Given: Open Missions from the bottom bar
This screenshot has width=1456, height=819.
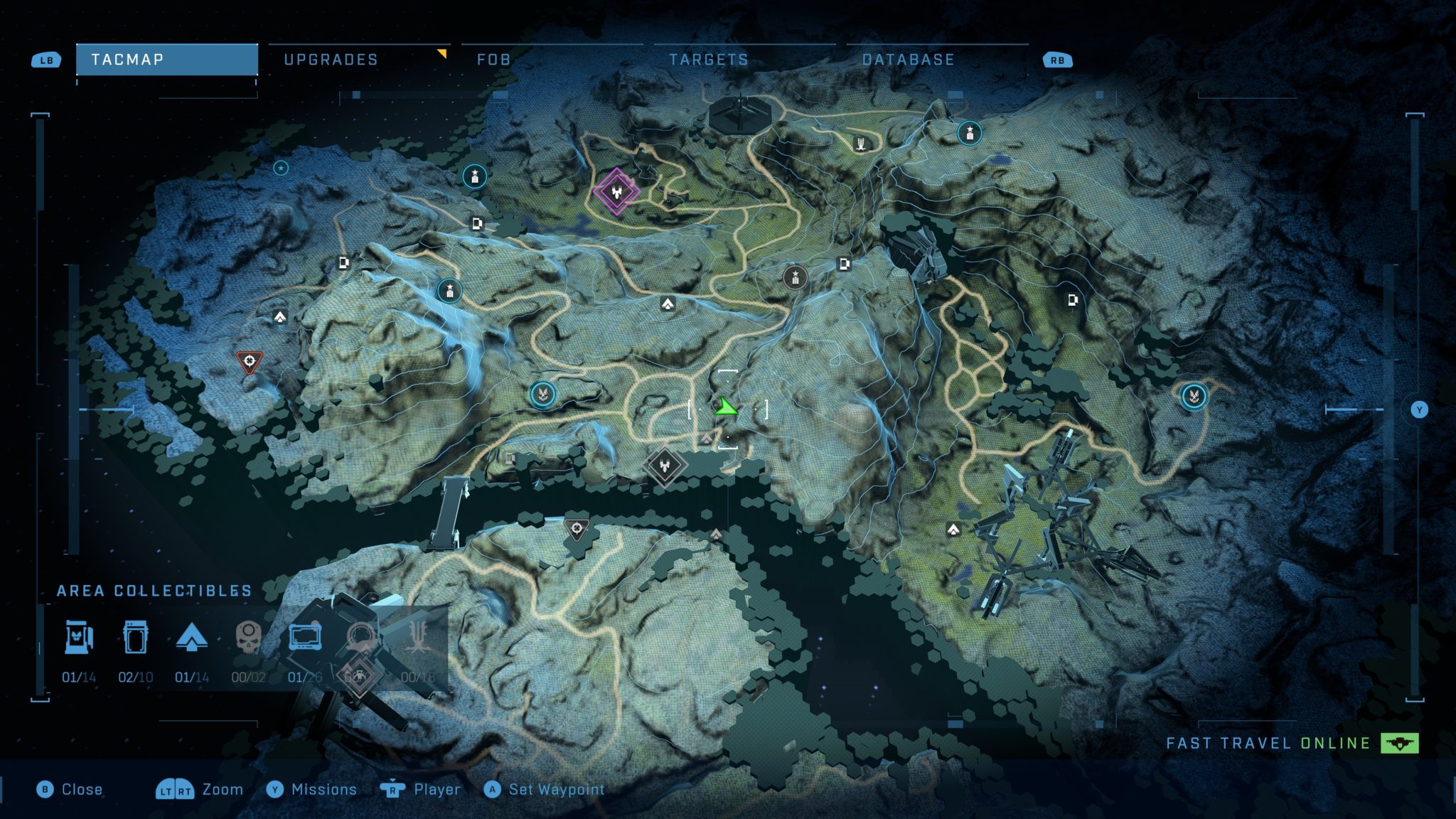Looking at the screenshot, I should click(324, 789).
